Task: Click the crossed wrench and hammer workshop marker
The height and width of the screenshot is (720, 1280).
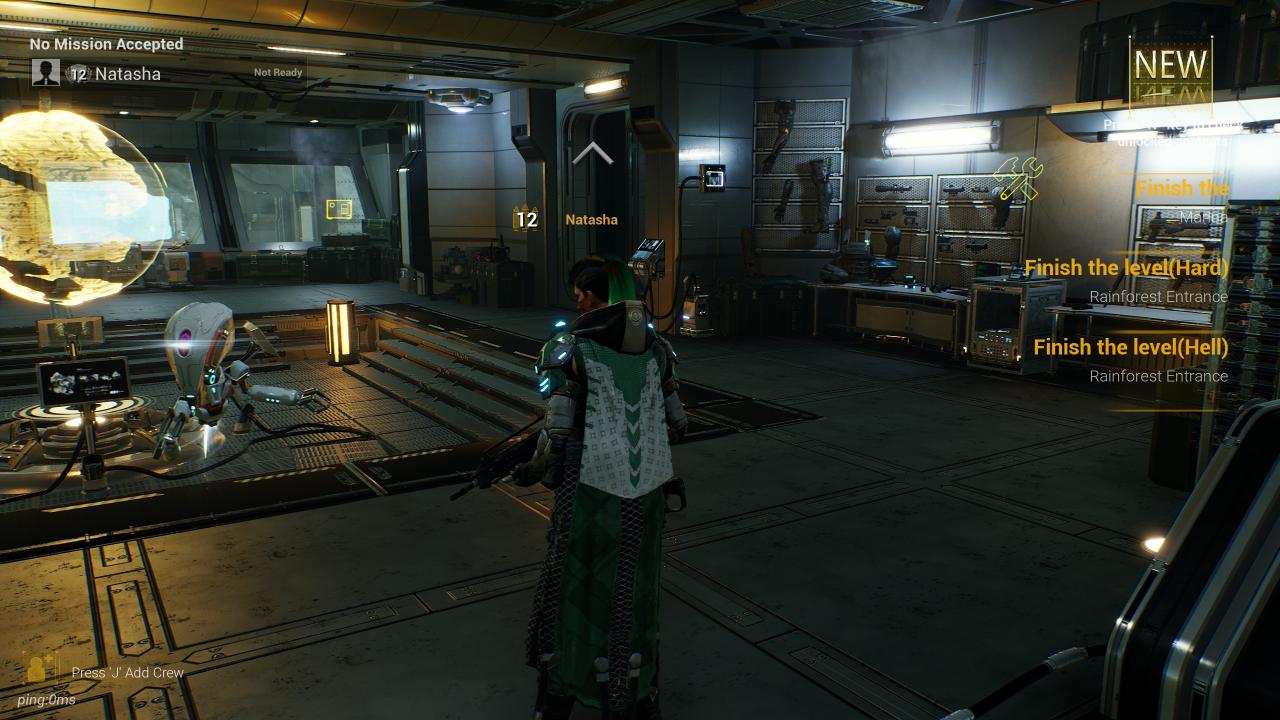Action: [1018, 180]
